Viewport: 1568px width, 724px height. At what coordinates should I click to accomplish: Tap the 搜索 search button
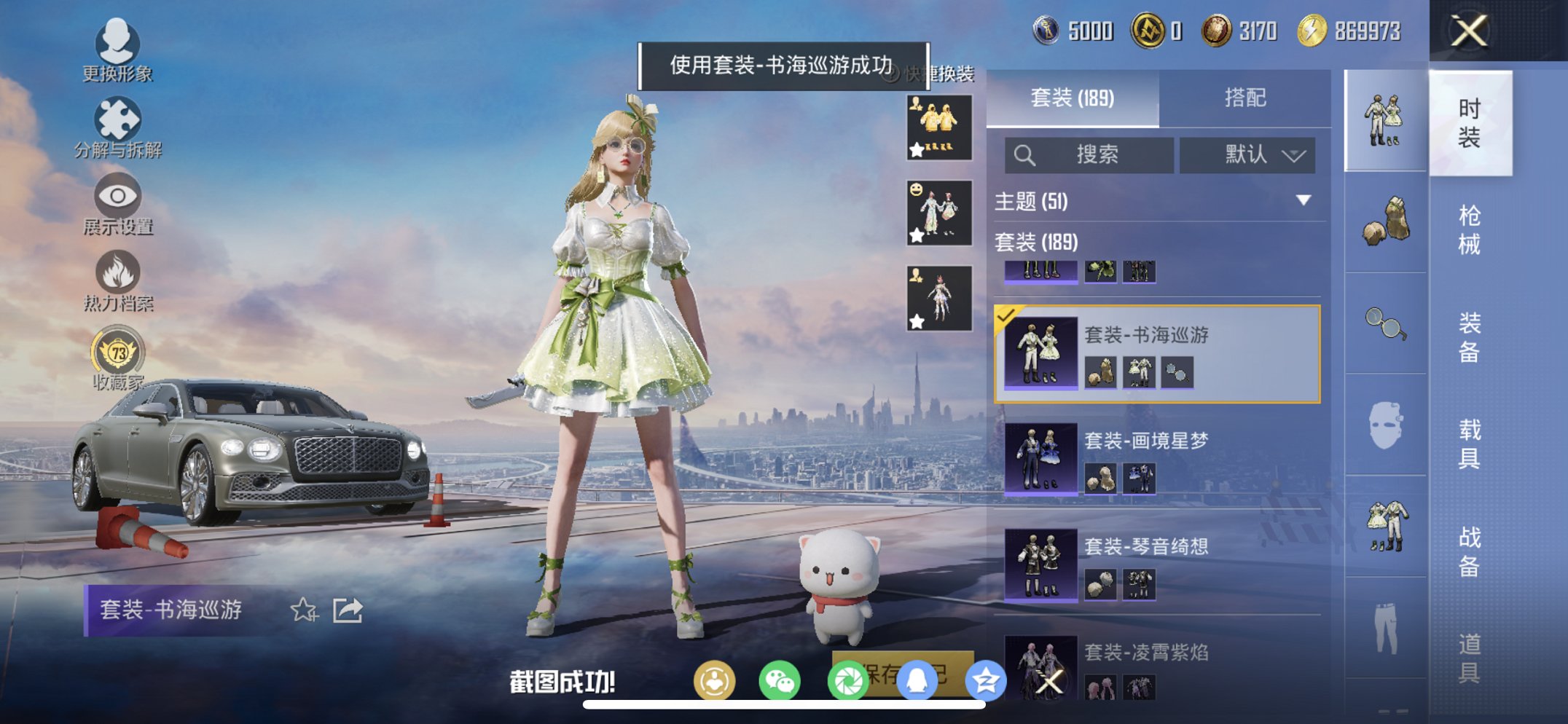tap(1089, 155)
